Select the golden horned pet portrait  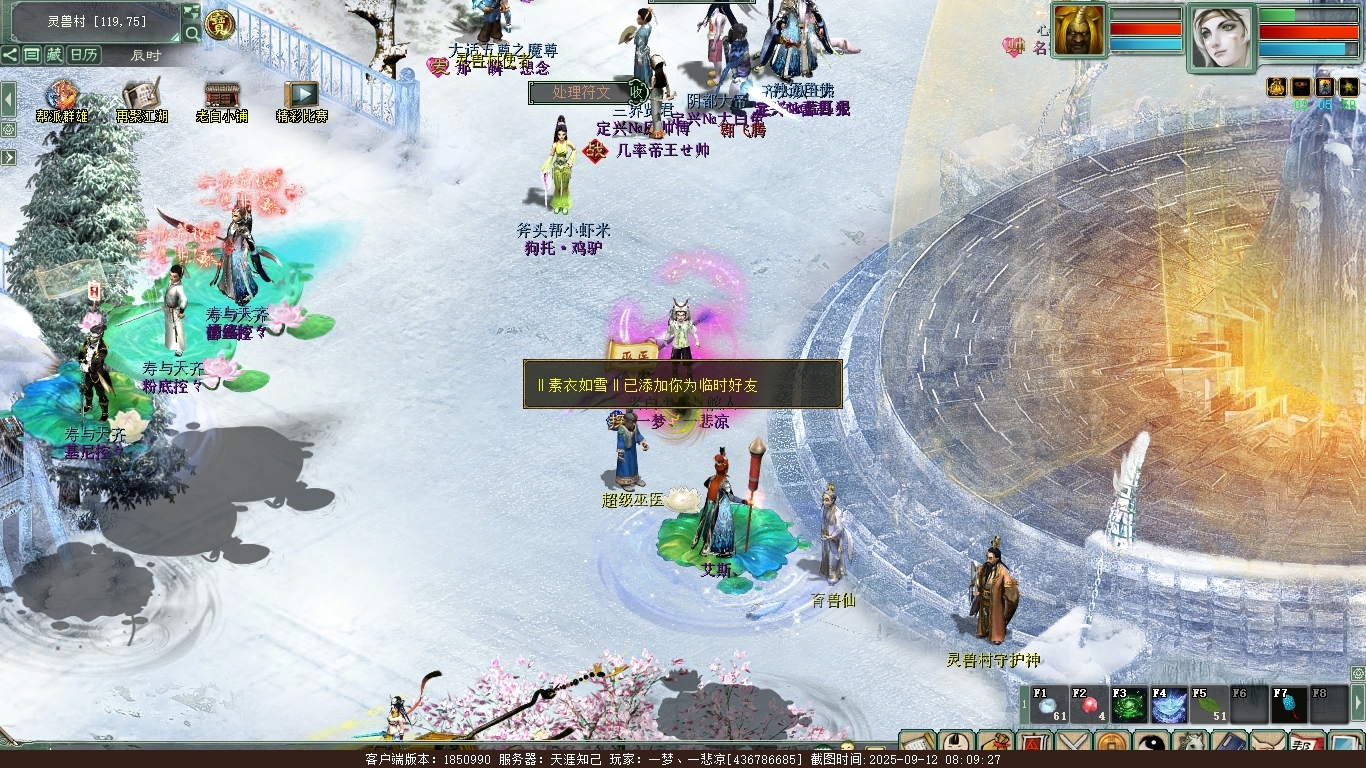(1079, 31)
